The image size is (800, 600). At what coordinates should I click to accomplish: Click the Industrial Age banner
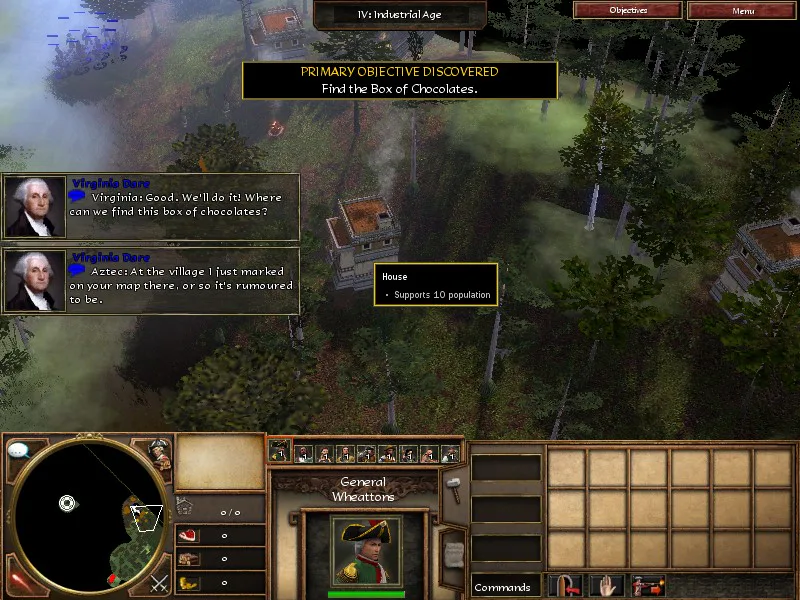(400, 15)
